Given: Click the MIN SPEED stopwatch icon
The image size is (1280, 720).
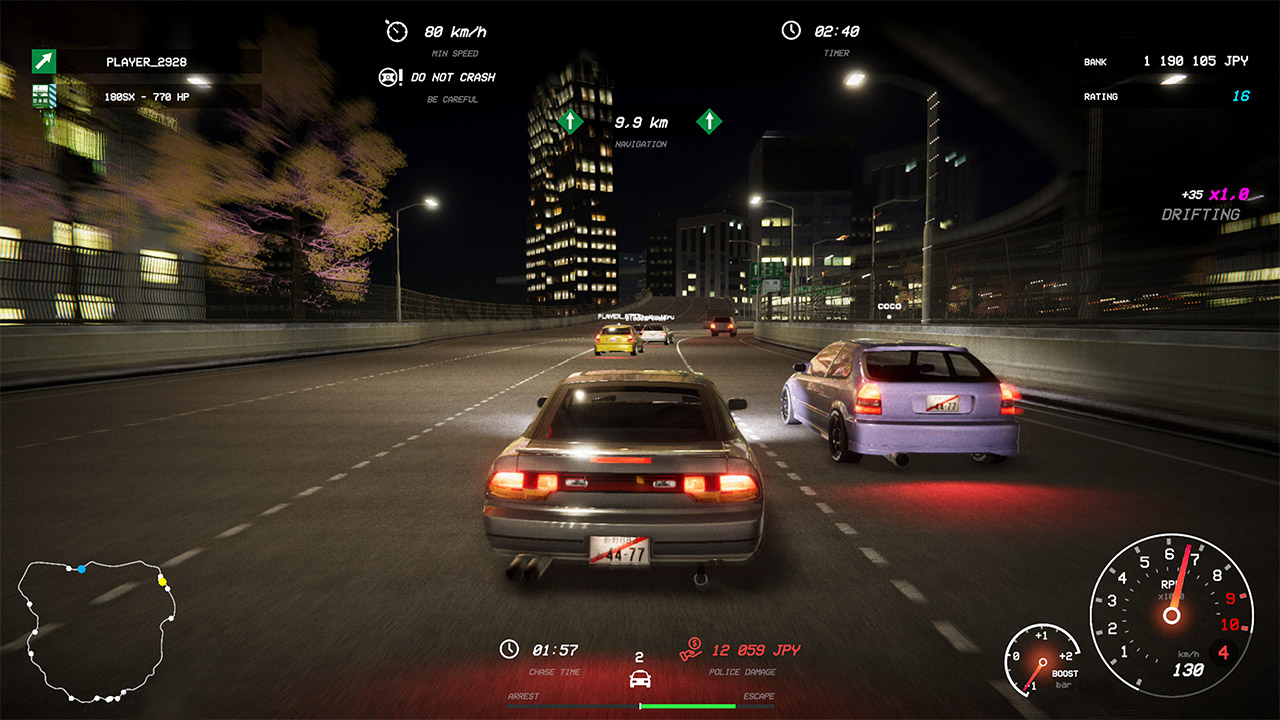Looking at the screenshot, I should (x=395, y=30).
